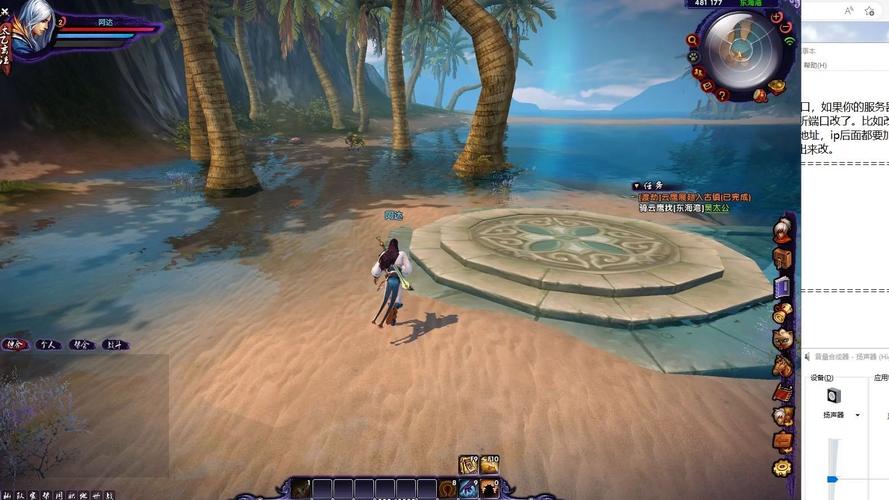Collapse the 任务 quest tracker arrow

pos(636,186)
